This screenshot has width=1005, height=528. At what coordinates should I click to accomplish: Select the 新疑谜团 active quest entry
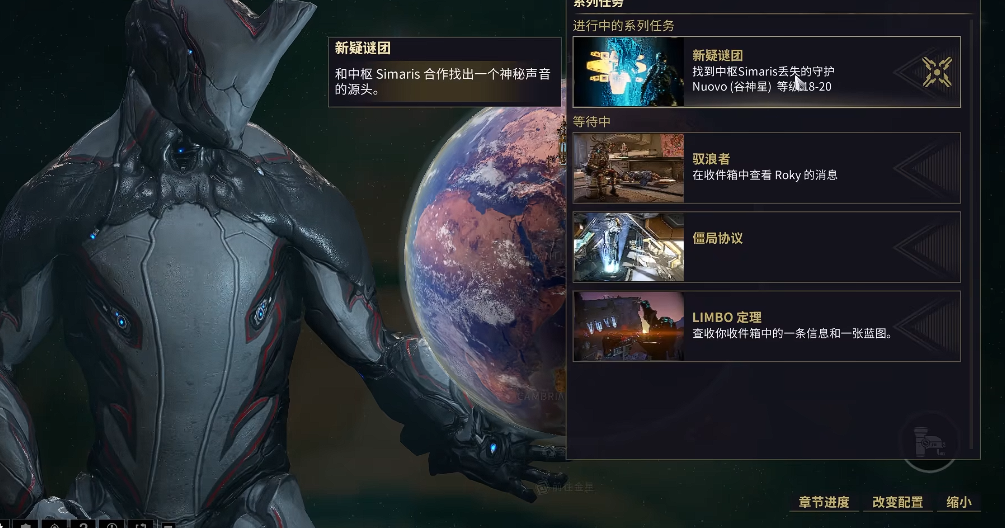click(765, 72)
